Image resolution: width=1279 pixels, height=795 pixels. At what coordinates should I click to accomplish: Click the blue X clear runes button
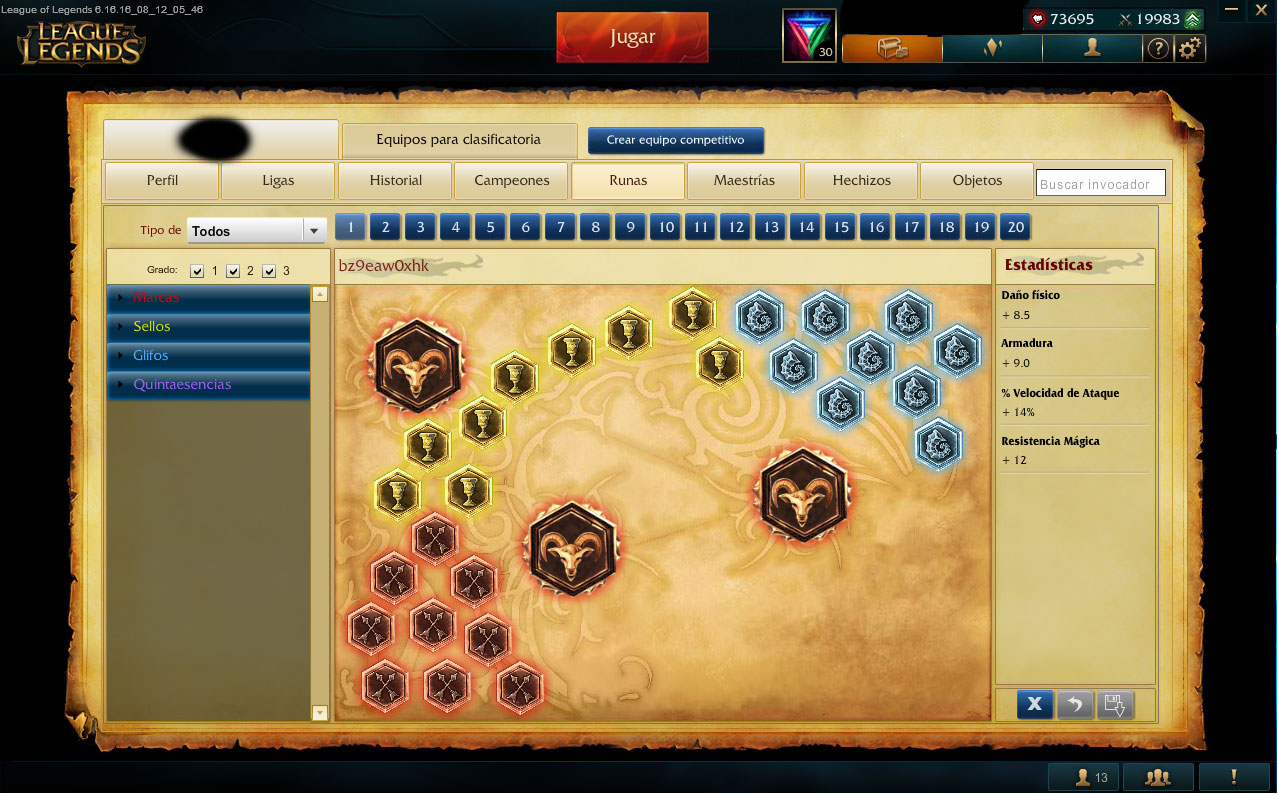1034,704
